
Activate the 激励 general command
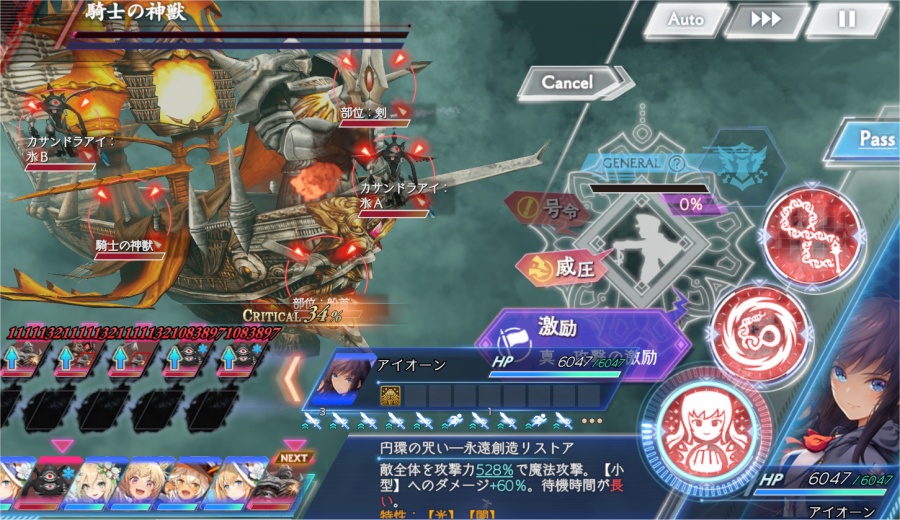(560, 330)
